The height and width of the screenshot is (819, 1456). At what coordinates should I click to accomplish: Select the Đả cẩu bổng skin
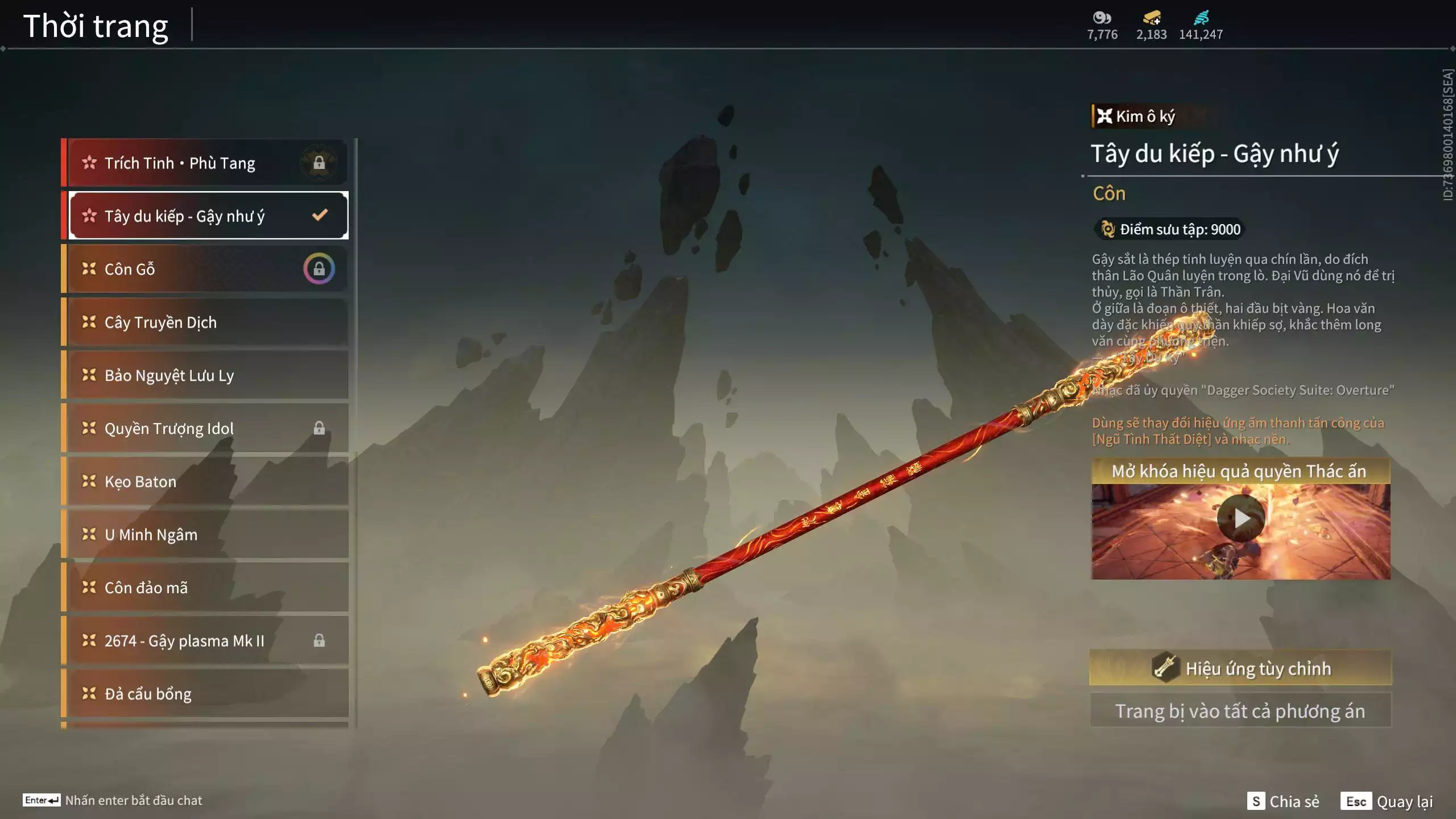pos(206,694)
